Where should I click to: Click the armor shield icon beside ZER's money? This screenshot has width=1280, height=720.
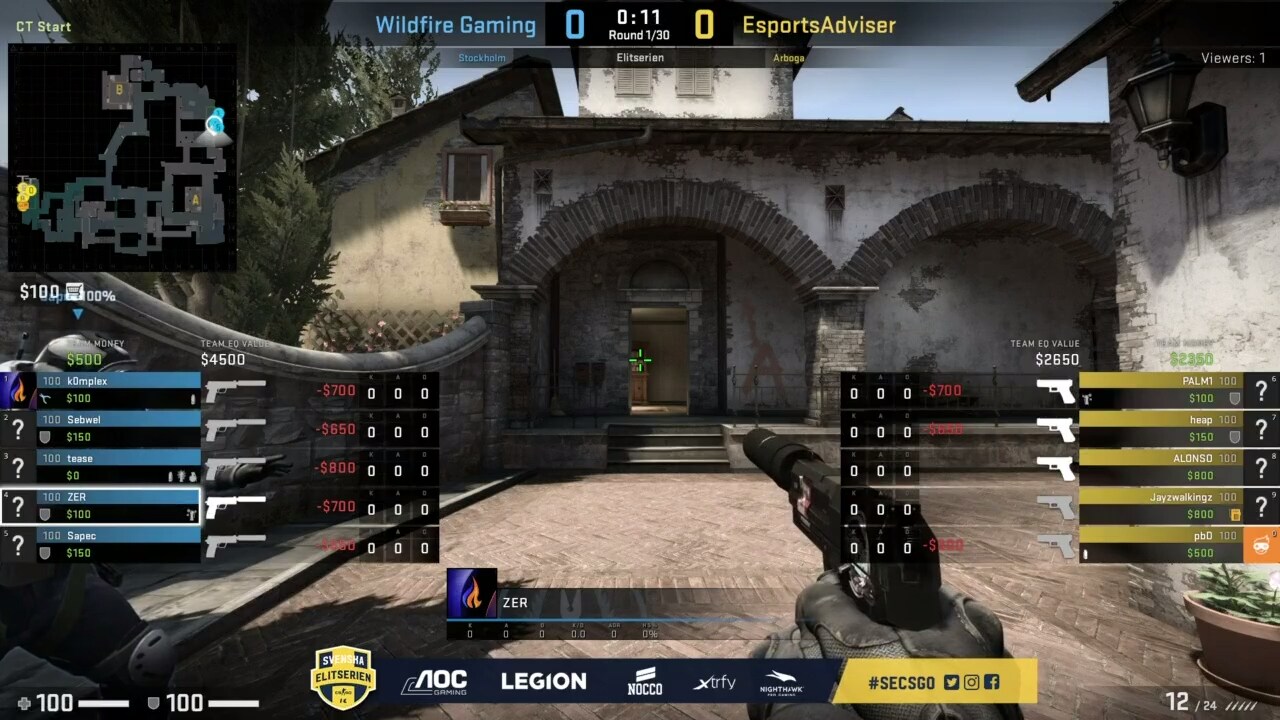[x=46, y=513]
